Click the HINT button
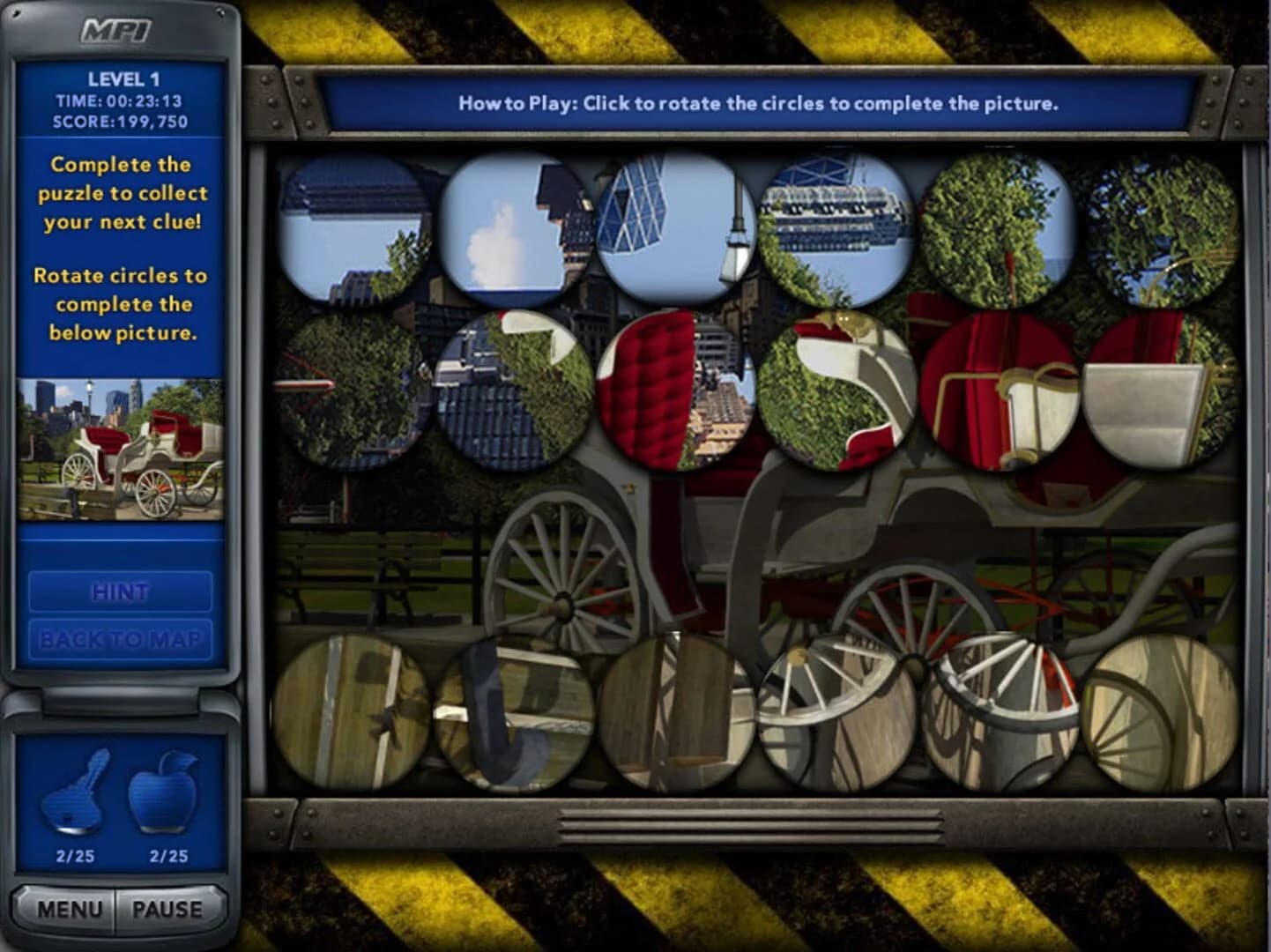Viewport: 1271px width, 952px height. point(122,592)
